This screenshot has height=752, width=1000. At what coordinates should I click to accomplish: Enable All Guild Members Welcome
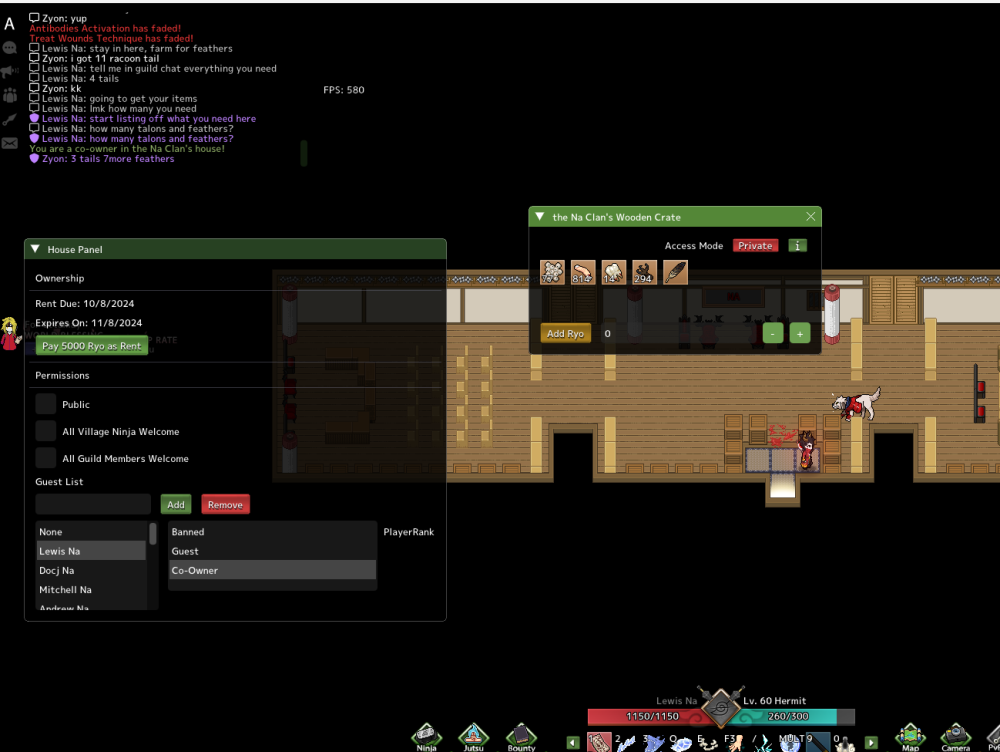pyautogui.click(x=46, y=458)
